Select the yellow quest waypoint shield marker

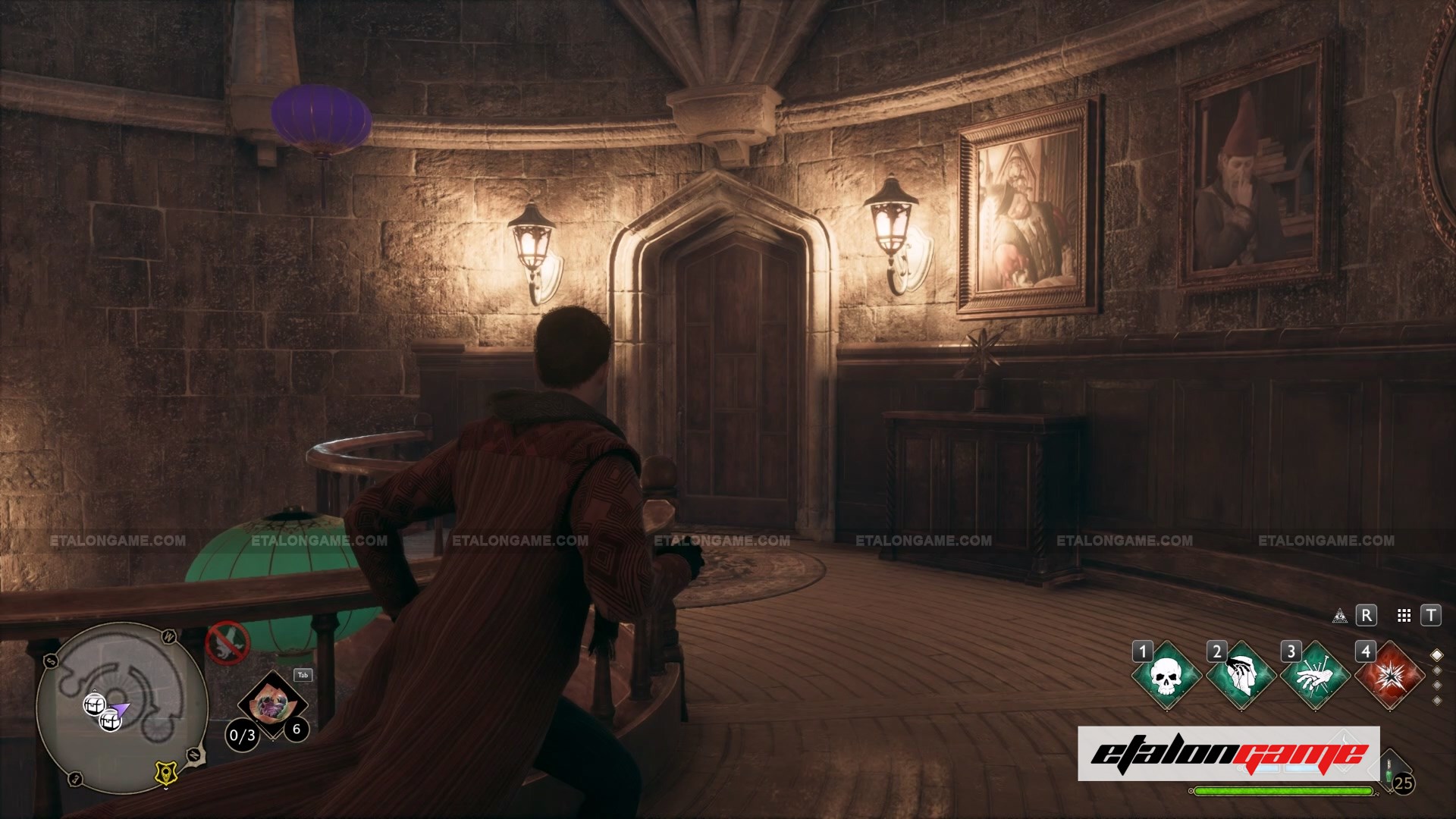pyautogui.click(x=165, y=773)
